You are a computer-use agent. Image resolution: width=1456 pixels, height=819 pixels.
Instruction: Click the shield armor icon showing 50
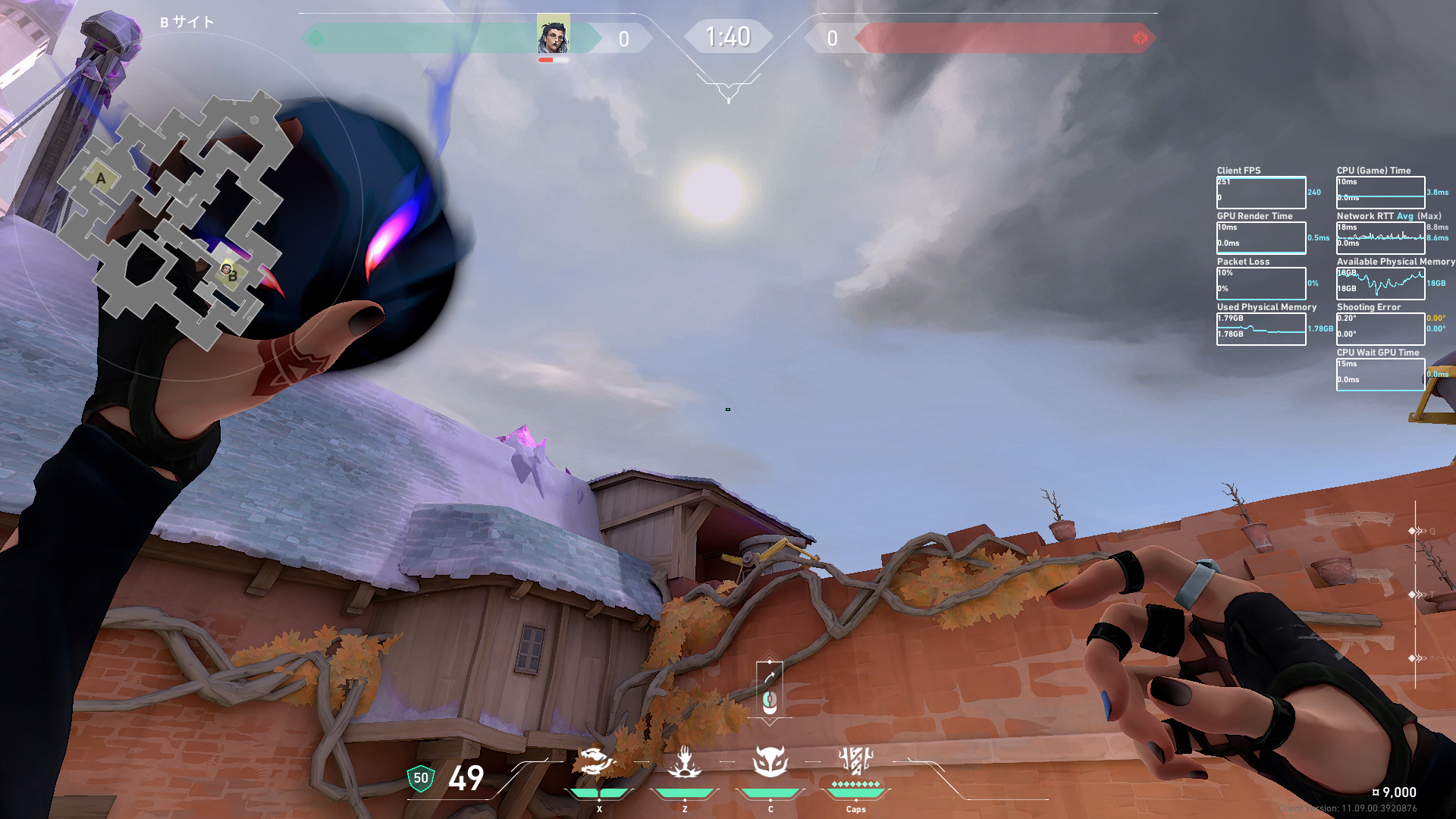pyautogui.click(x=421, y=778)
